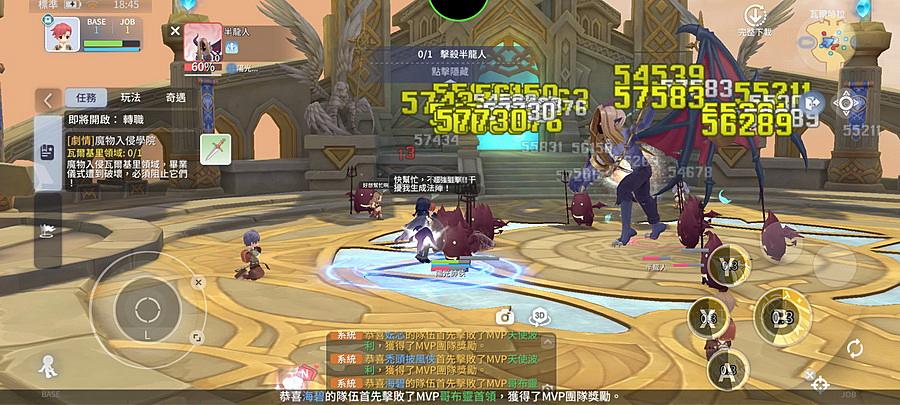Close the 半龍人 target panel
Image resolution: width=900 pixels, height=405 pixels.
175,31
